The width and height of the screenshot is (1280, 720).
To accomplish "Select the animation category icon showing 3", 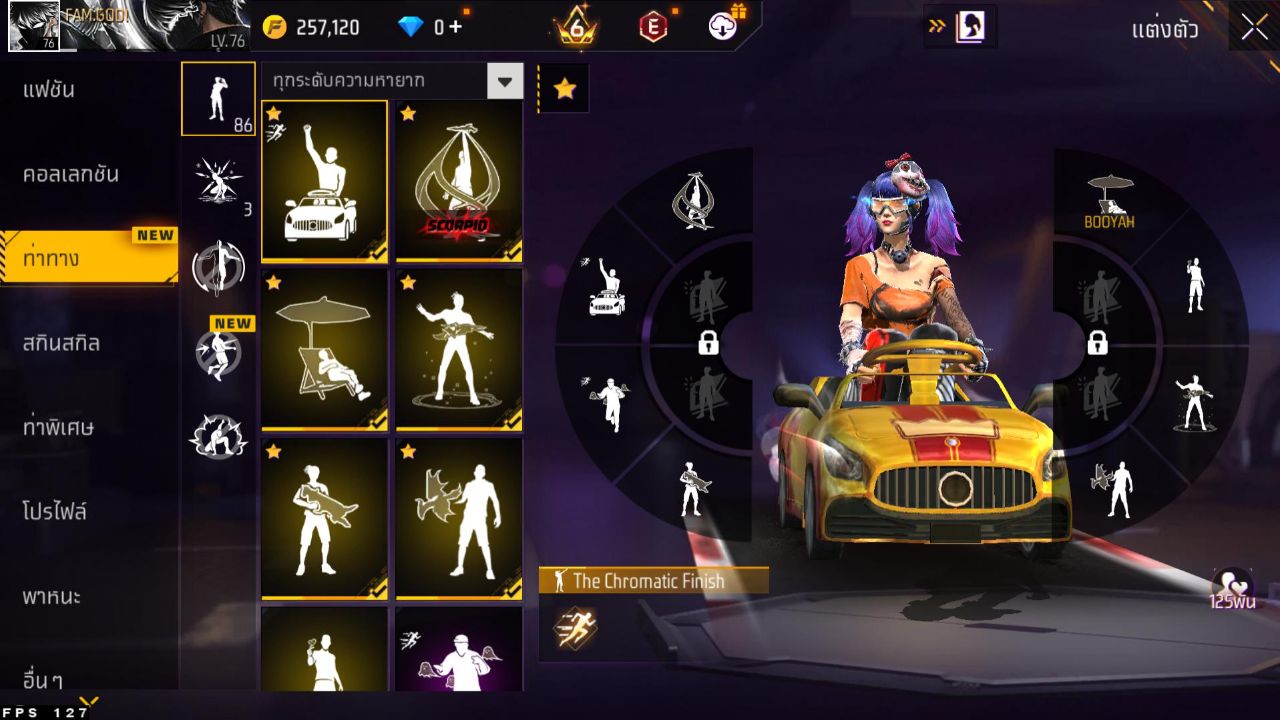I will point(218,180).
